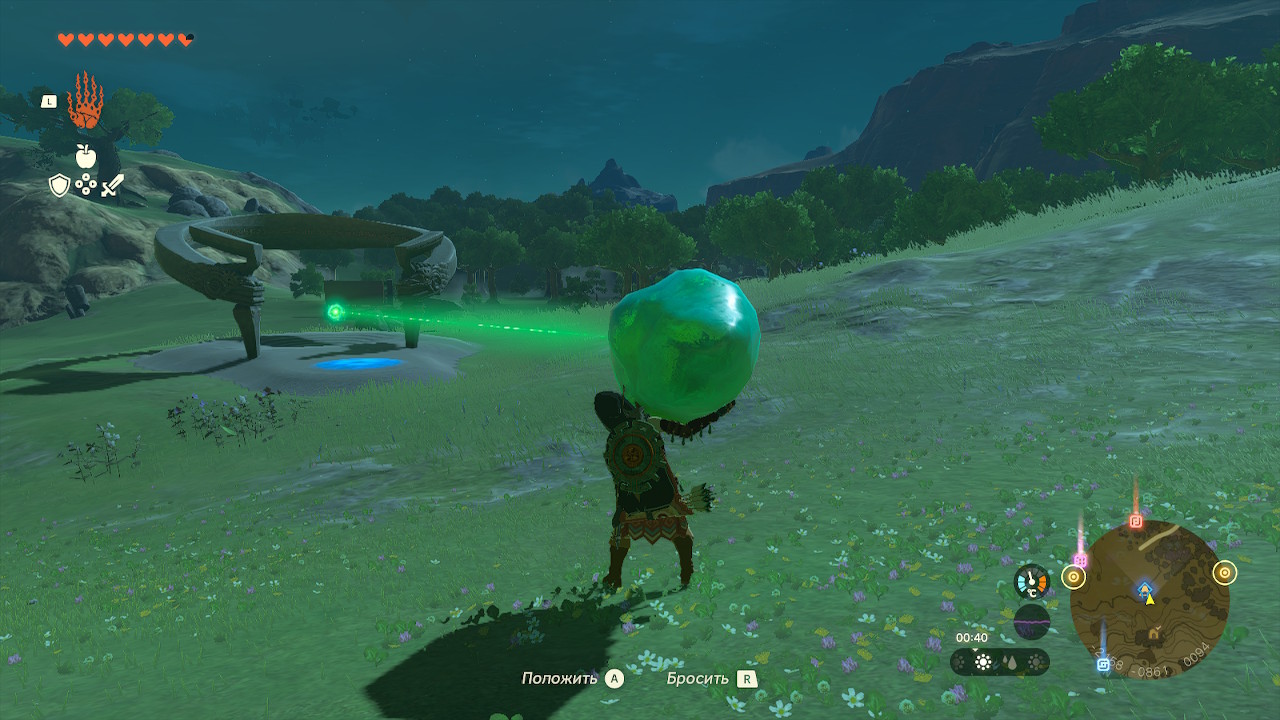Select the red beacon marker on minimap
1280x720 pixels.
[1135, 521]
